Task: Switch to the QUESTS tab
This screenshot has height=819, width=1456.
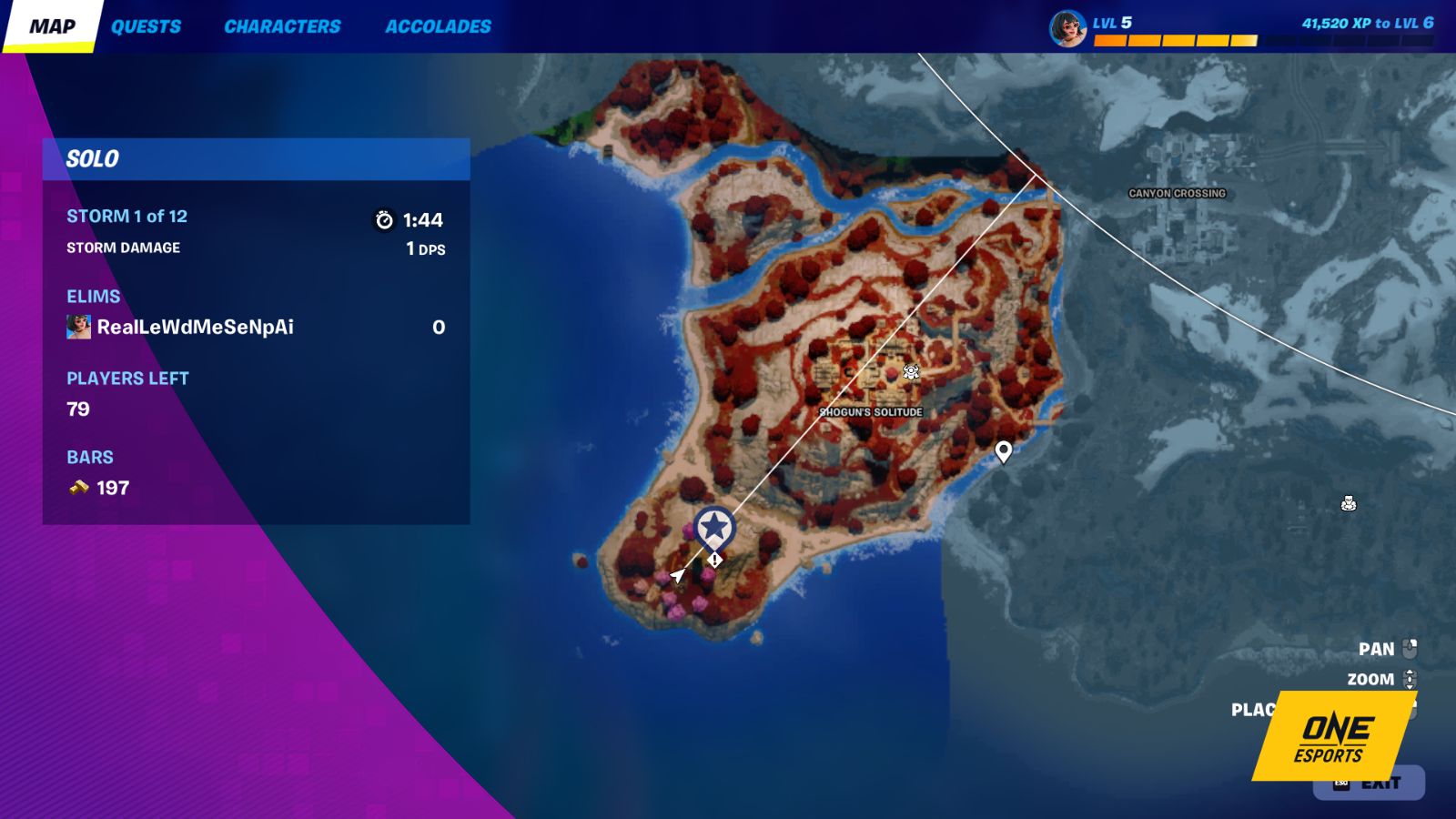Action: click(147, 26)
